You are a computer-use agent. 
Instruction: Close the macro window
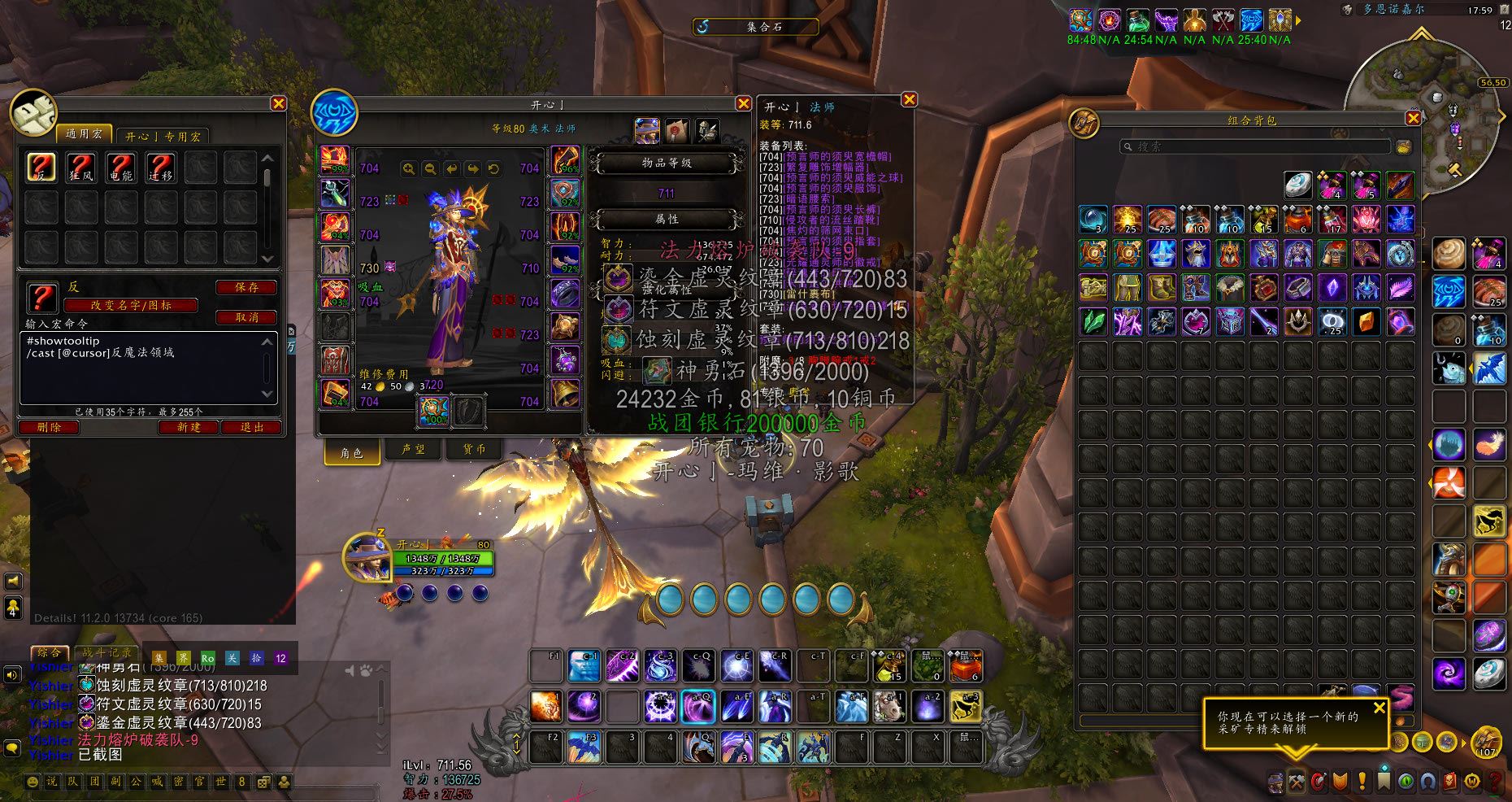tap(278, 103)
